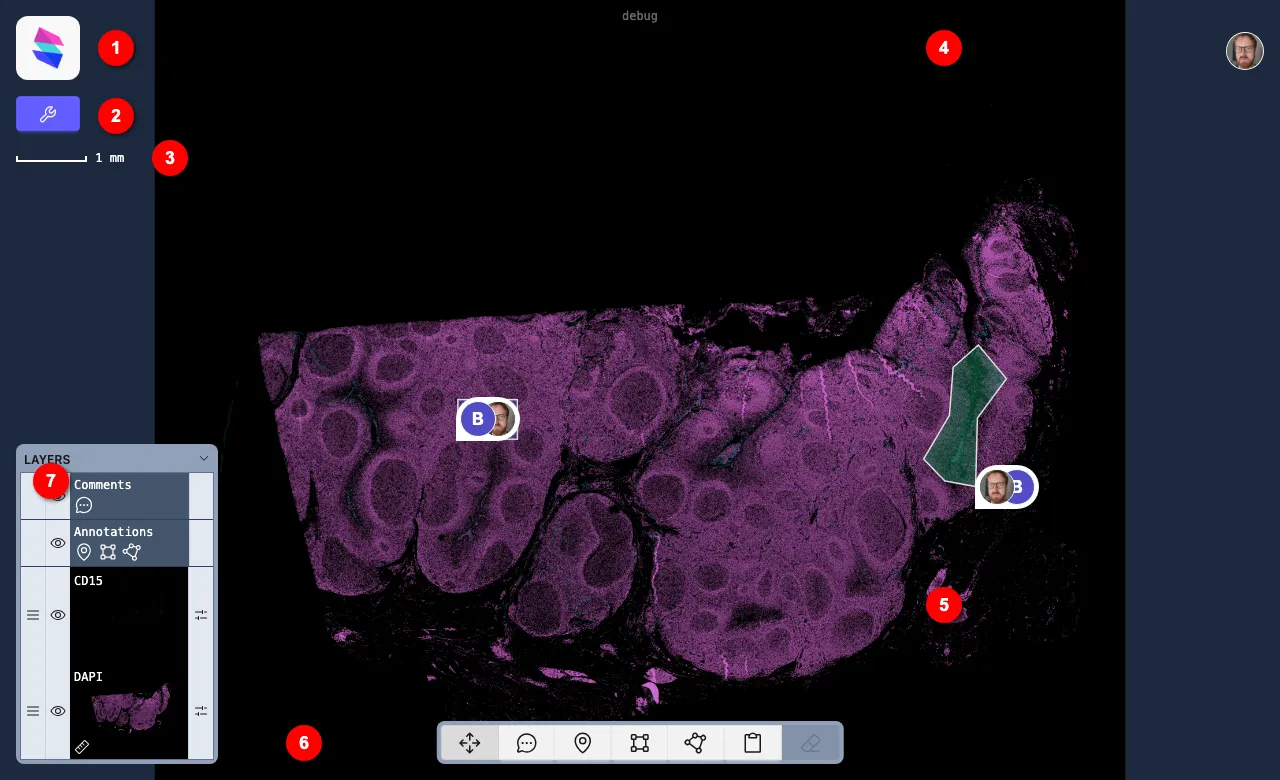1280x780 pixels.
Task: Toggle visibility of the DAPI layer
Action: pyautogui.click(x=58, y=711)
